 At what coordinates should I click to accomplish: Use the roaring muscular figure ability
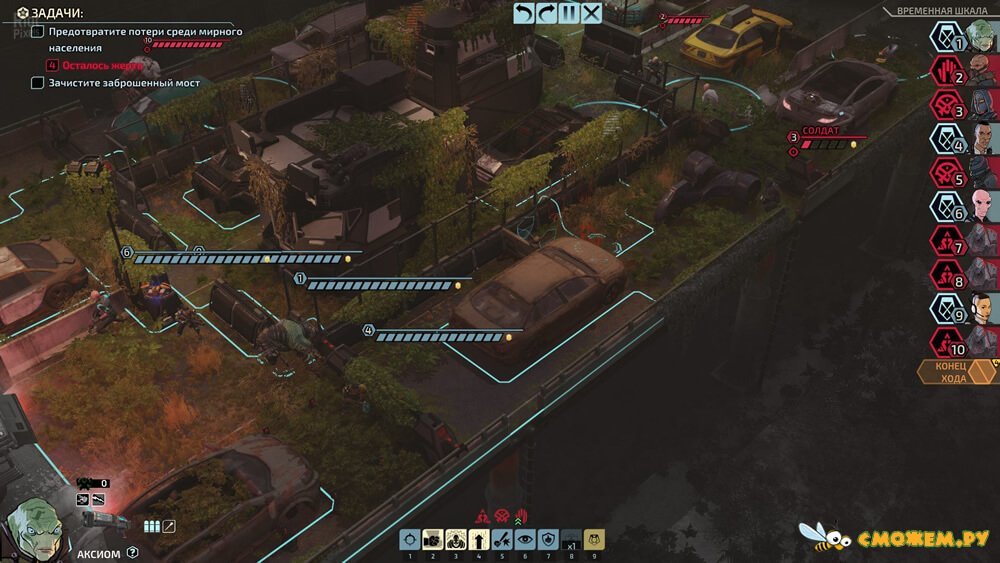tap(456, 540)
